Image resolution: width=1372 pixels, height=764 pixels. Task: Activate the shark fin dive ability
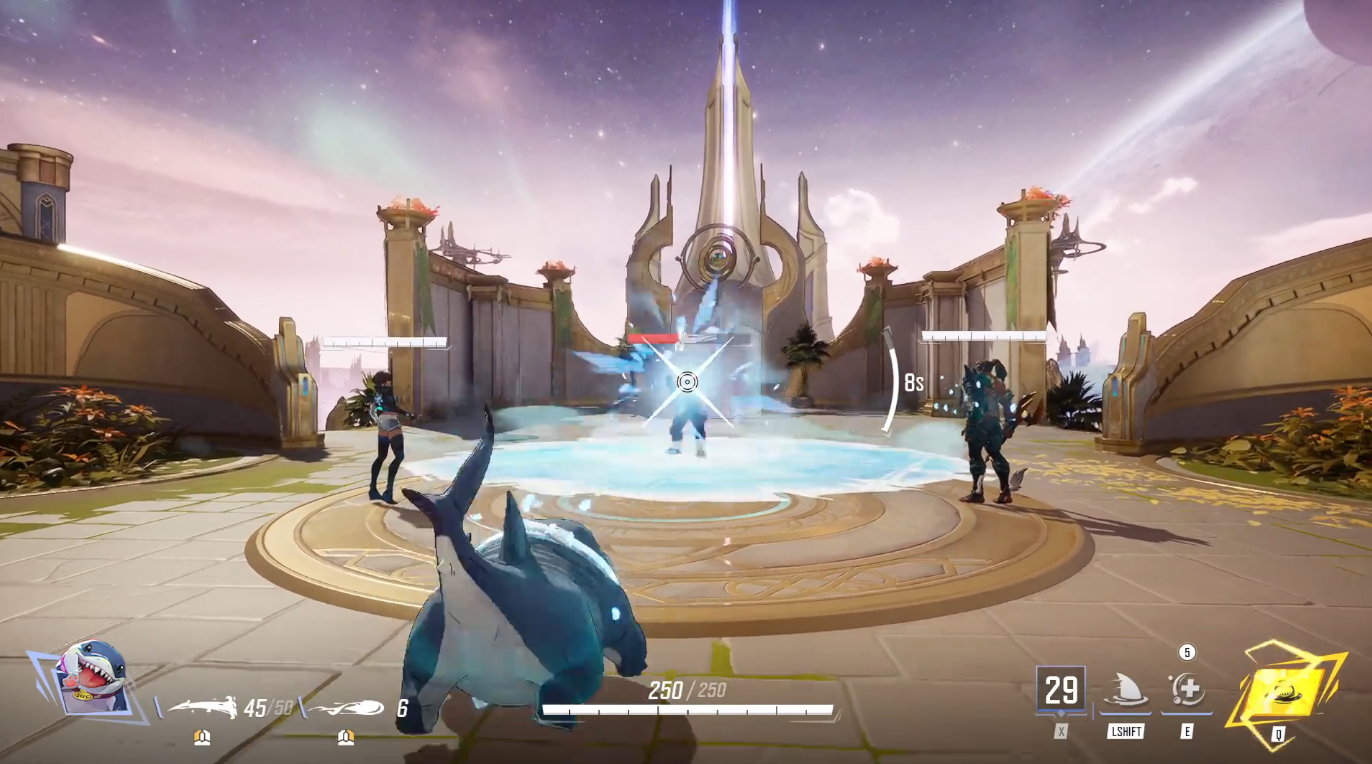pos(1125,690)
